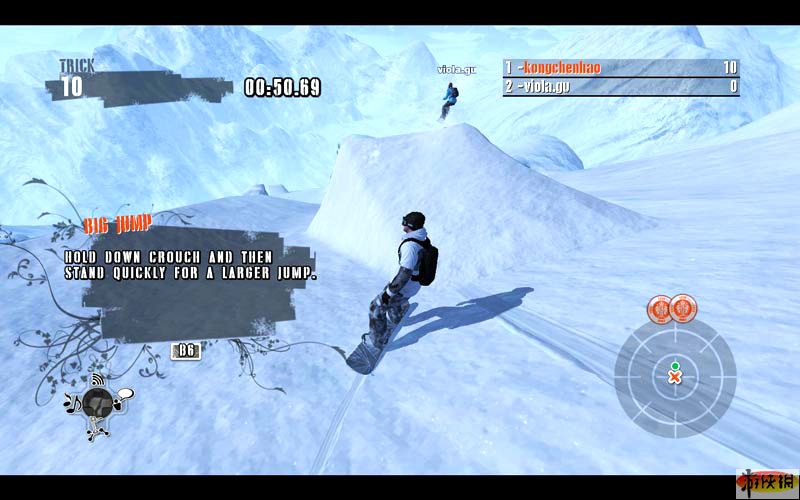Select the kongchenhao row in the scoreboard
This screenshot has width=800, height=500.
coord(620,68)
